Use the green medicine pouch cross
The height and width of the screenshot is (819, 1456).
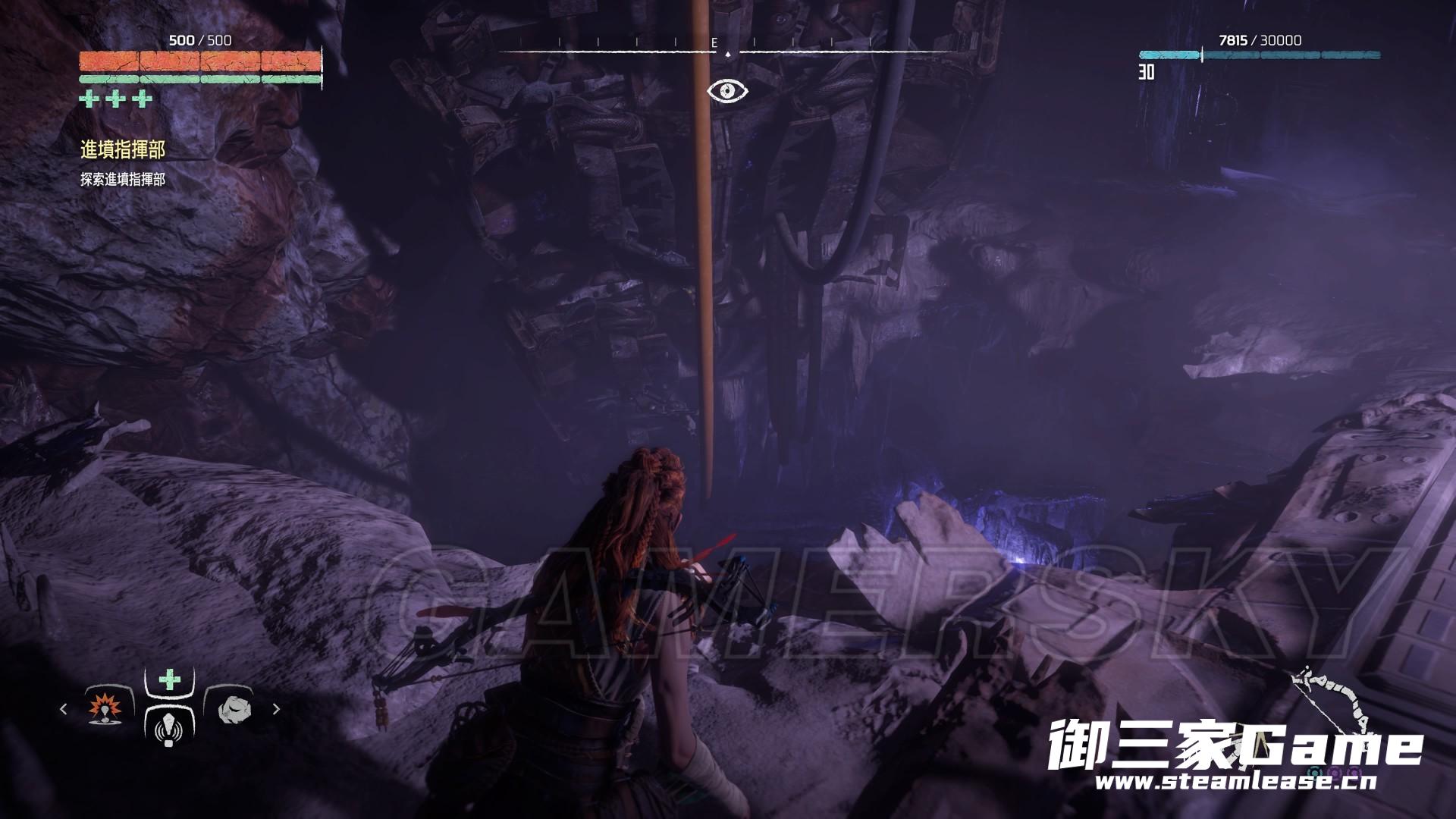click(x=169, y=679)
